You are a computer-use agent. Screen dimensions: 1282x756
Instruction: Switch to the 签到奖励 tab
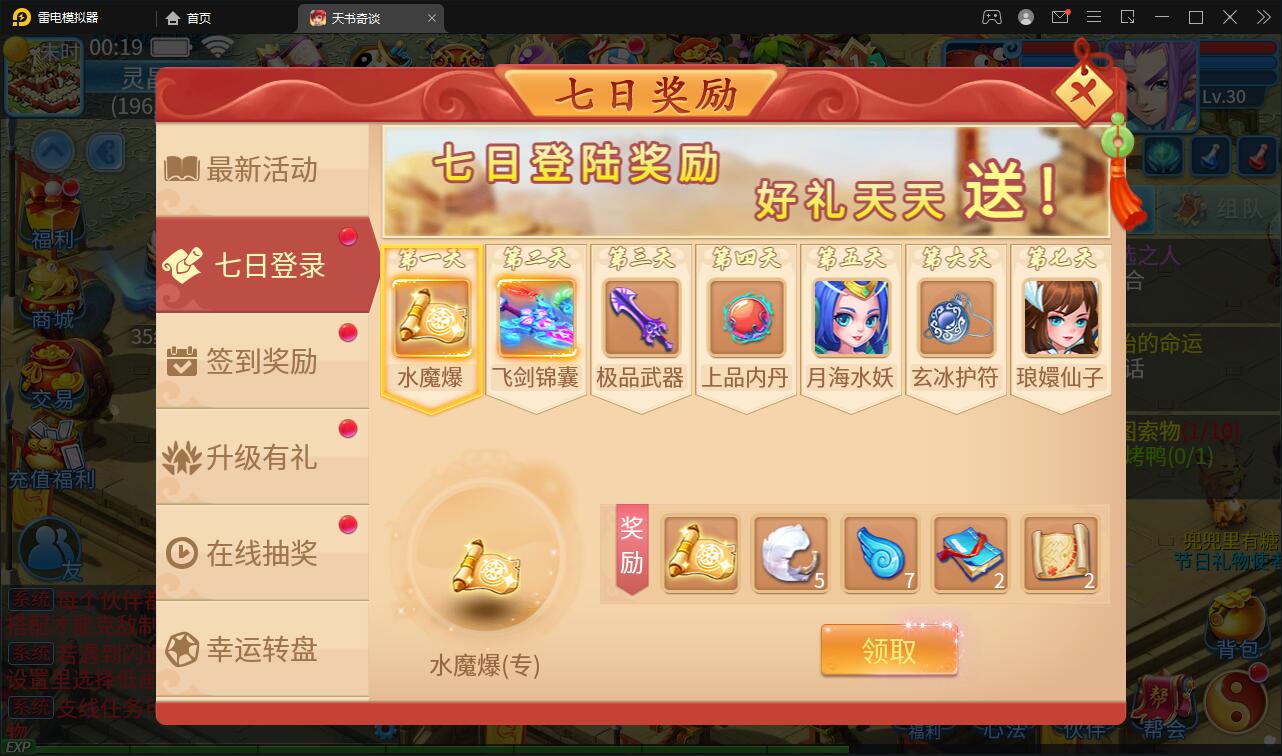(258, 360)
